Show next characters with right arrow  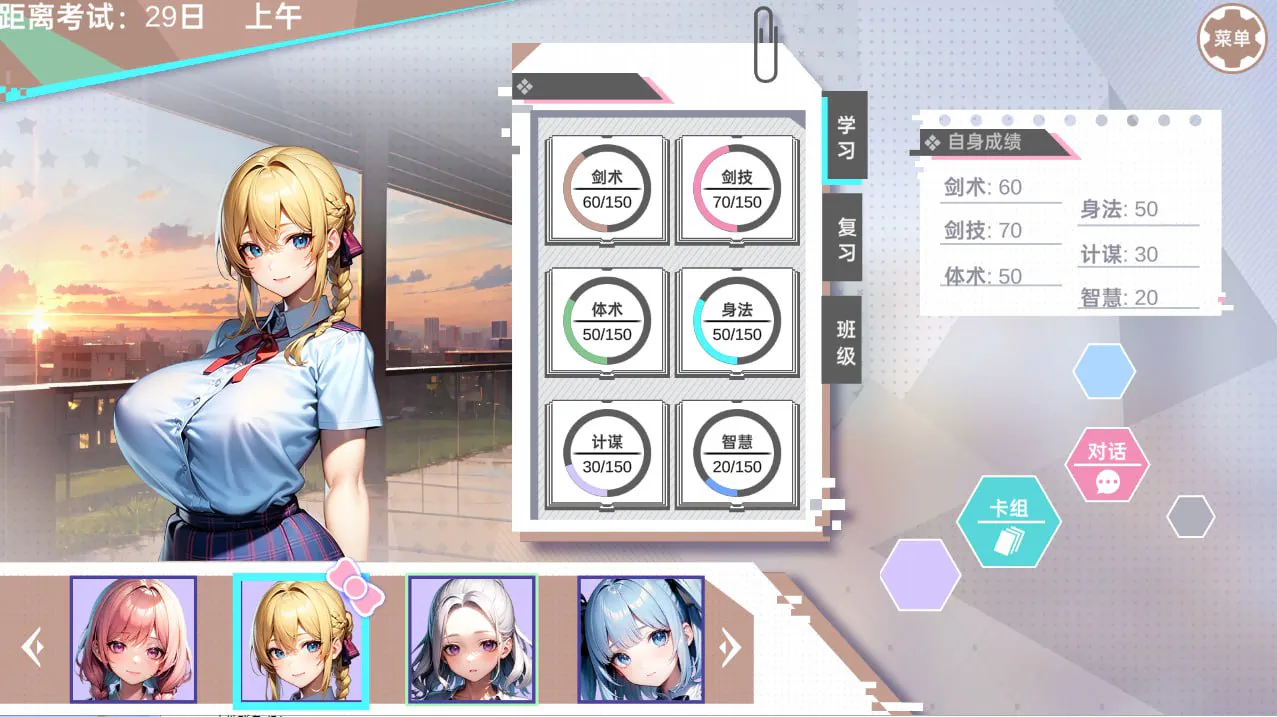731,647
